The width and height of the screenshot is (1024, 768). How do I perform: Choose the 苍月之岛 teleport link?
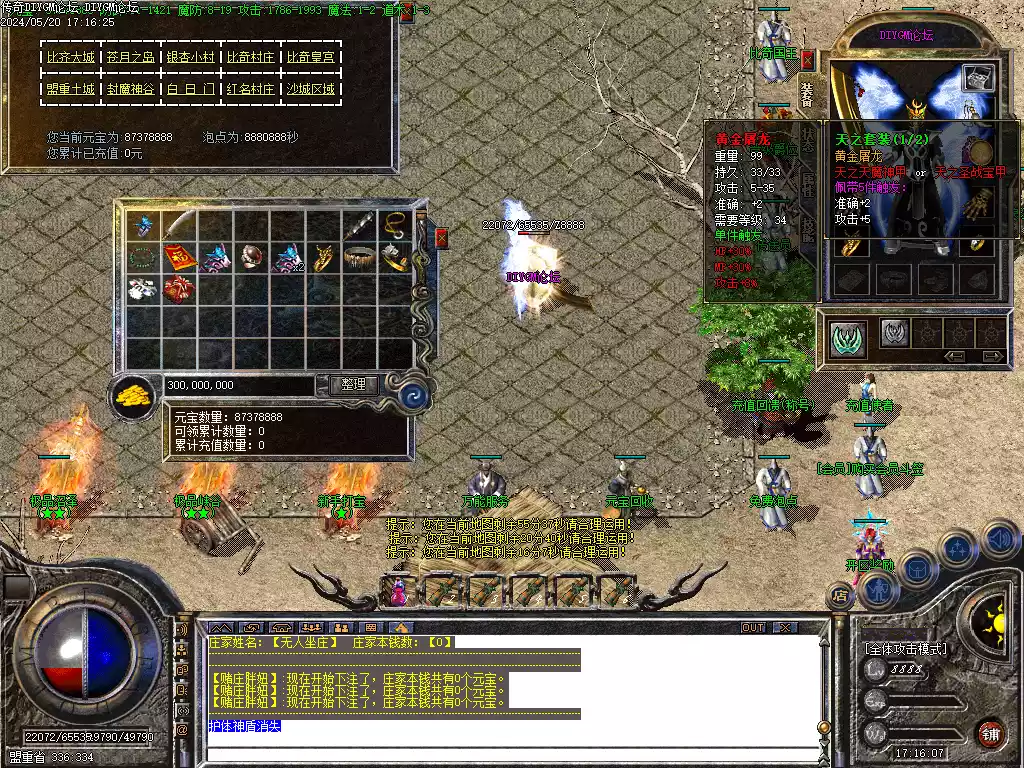(x=131, y=58)
